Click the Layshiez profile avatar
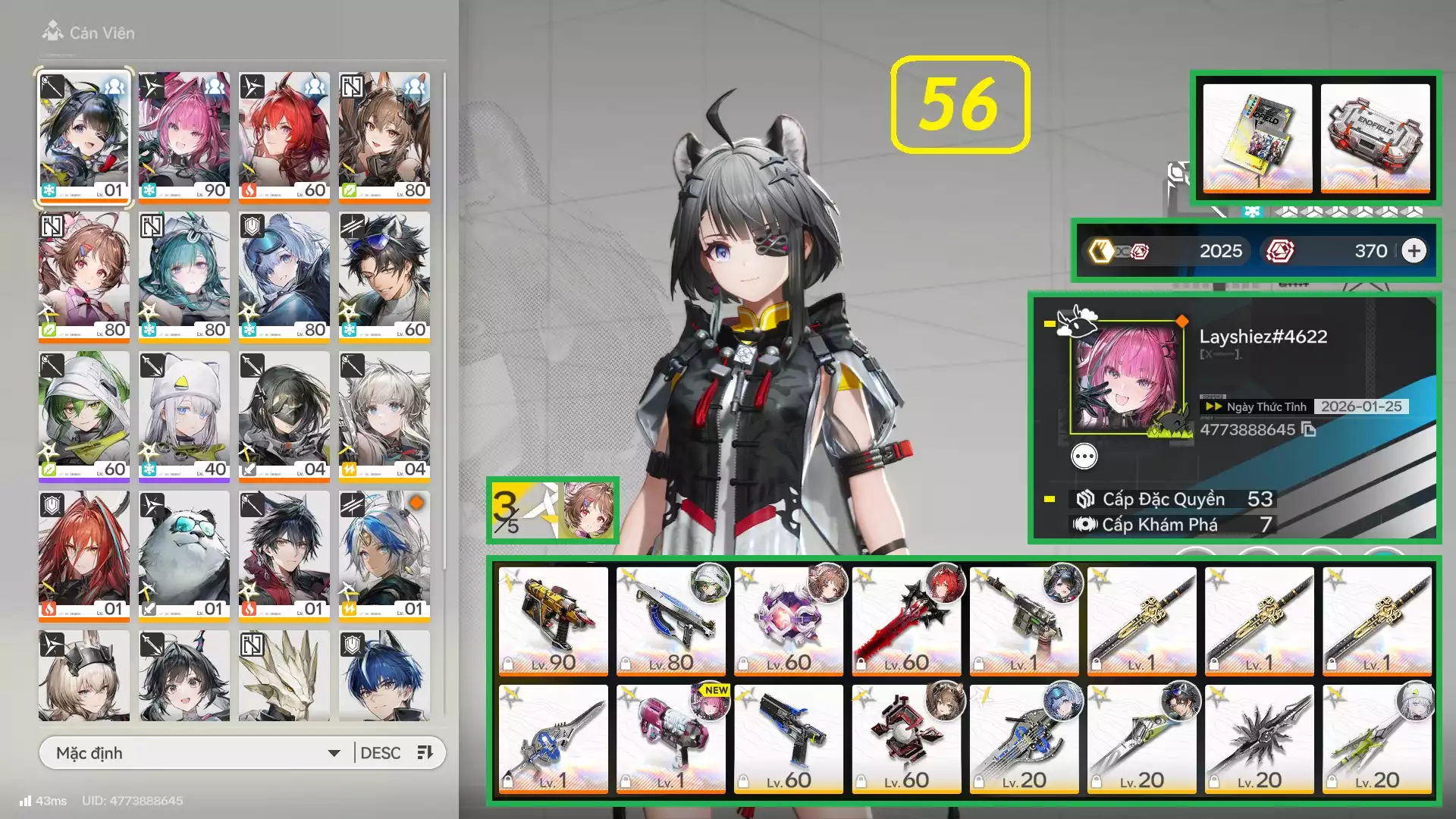The image size is (1456, 819). click(x=1127, y=378)
